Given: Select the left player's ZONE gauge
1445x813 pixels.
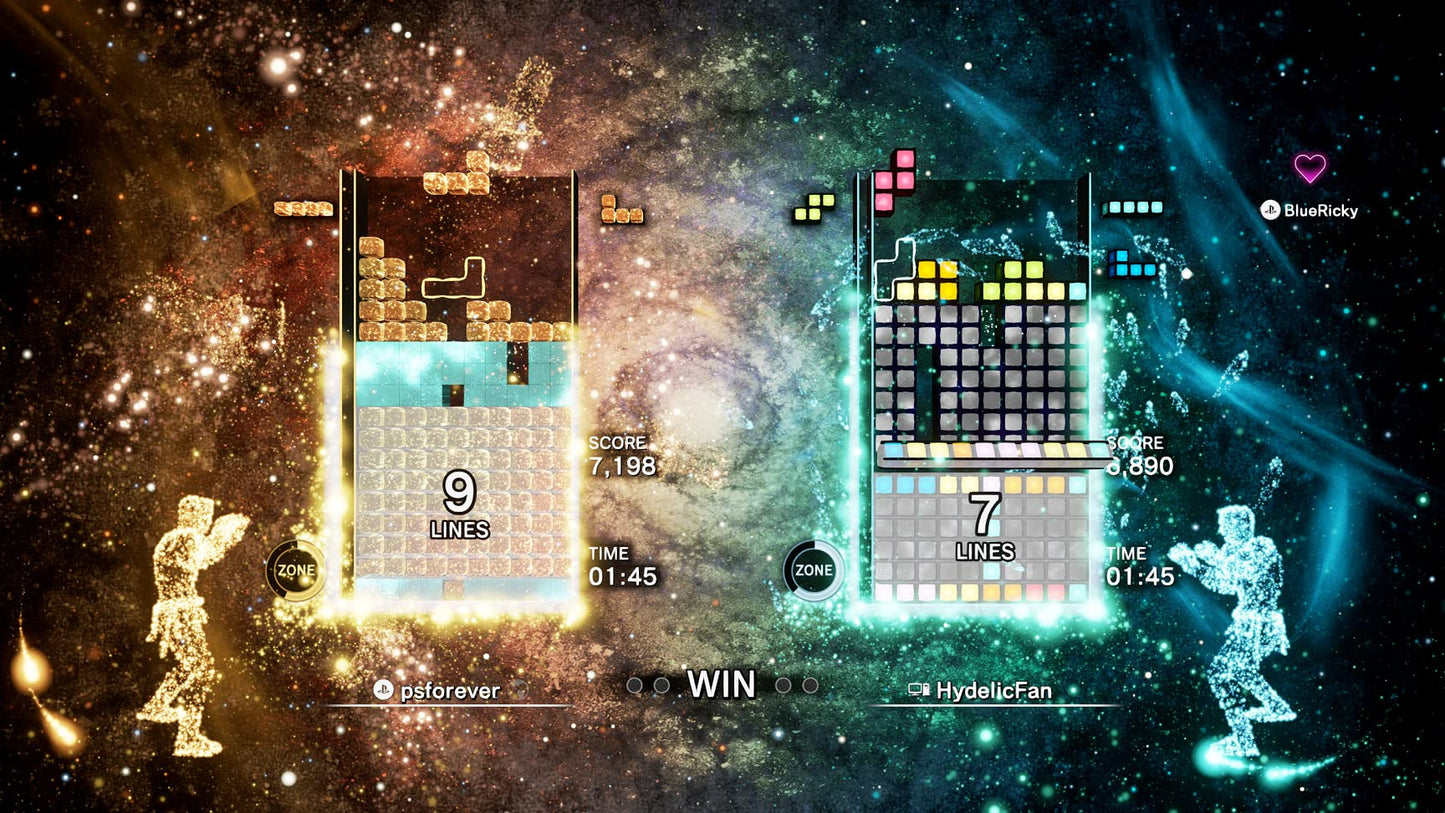Looking at the screenshot, I should (x=294, y=570).
